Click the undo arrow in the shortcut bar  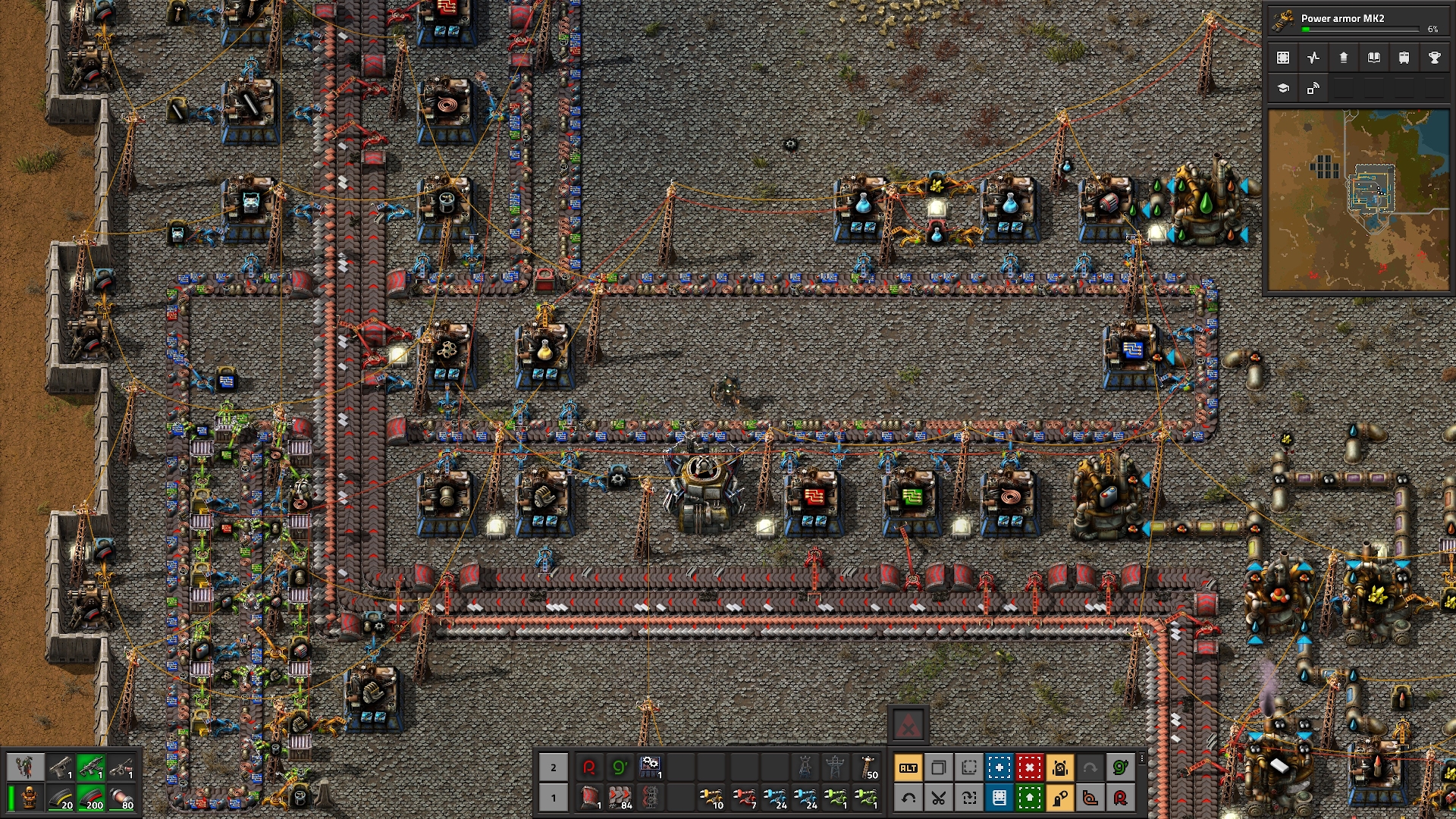coord(908,799)
